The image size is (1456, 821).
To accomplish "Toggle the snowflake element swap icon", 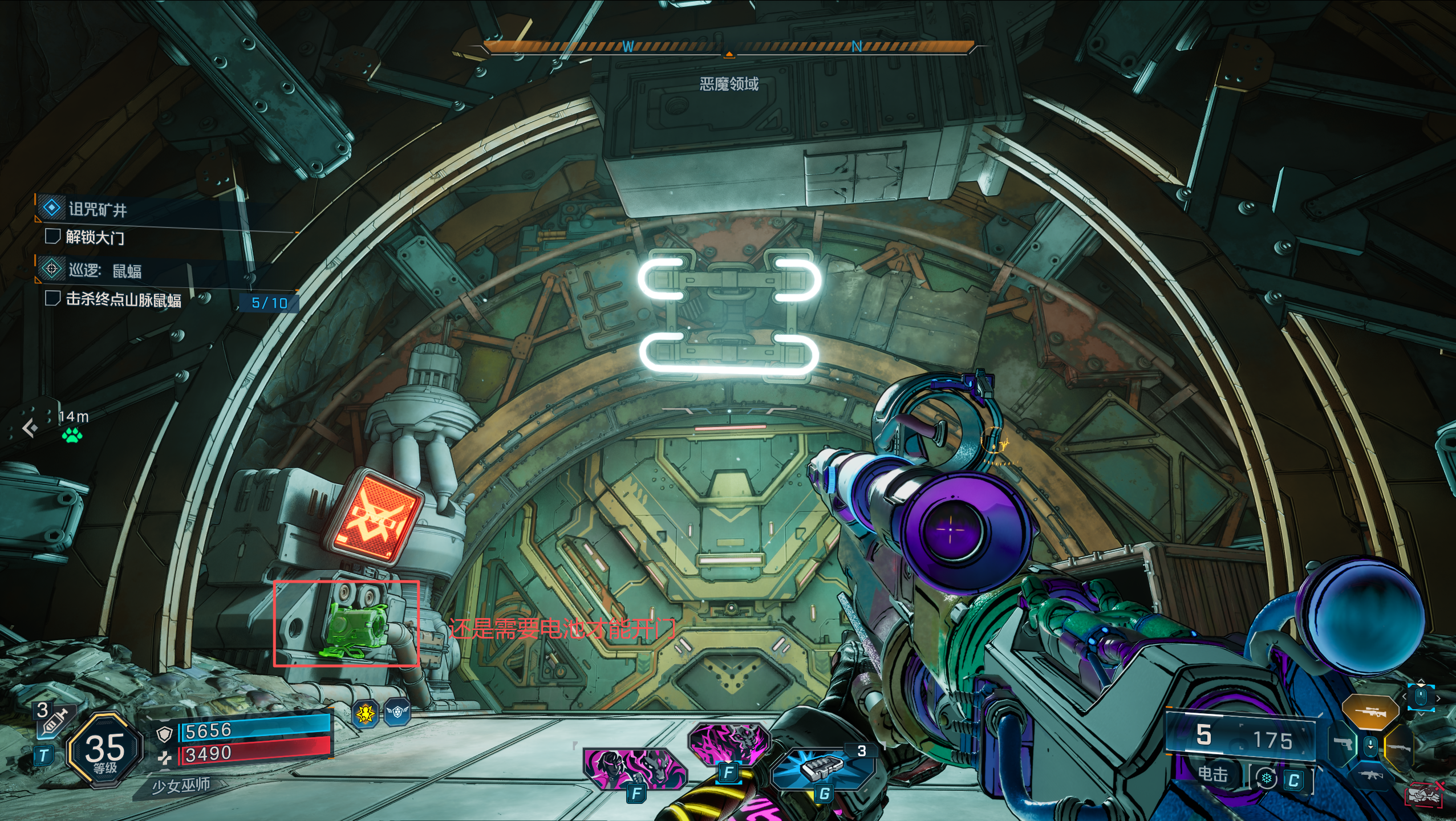I will pos(1267,779).
